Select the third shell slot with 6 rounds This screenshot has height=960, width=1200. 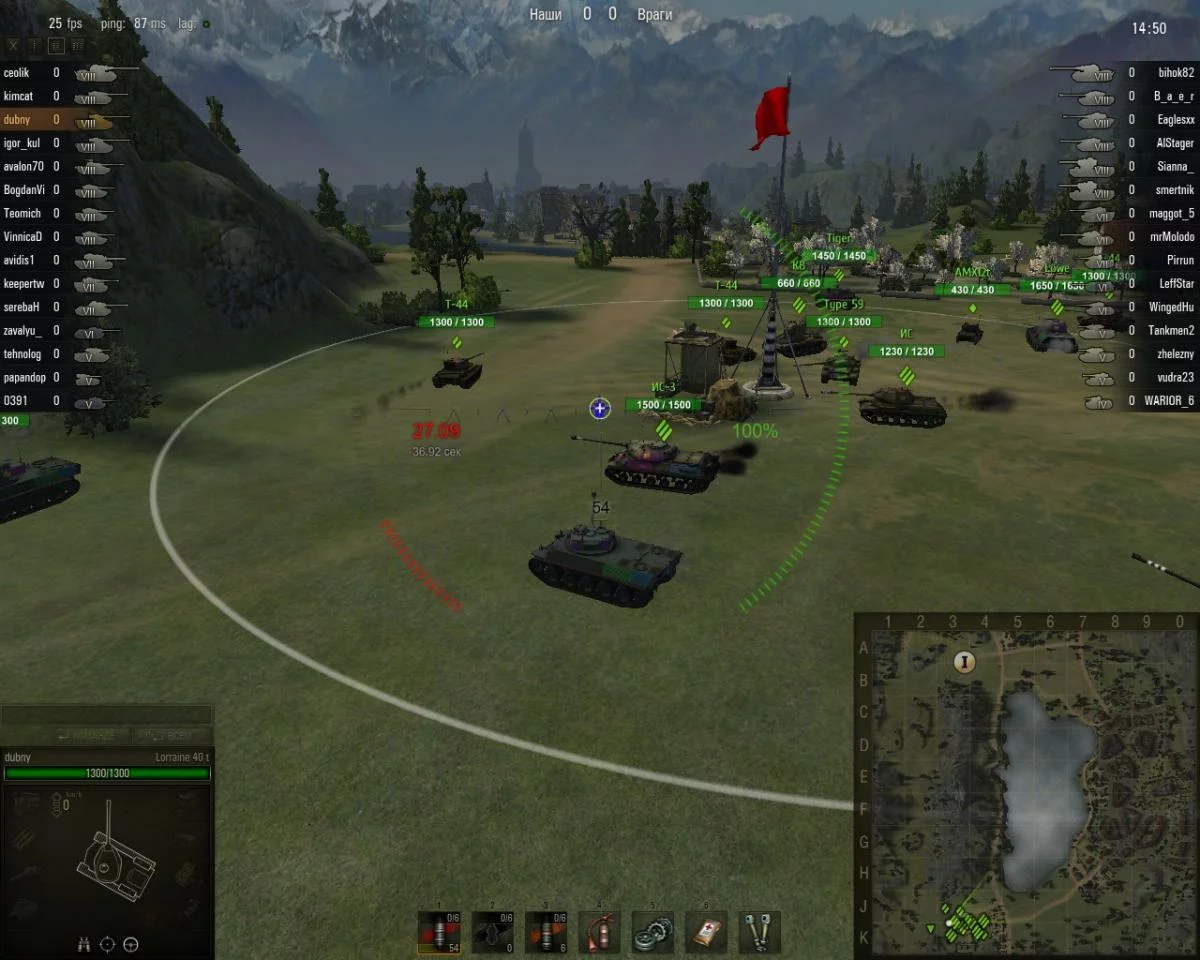[x=546, y=932]
